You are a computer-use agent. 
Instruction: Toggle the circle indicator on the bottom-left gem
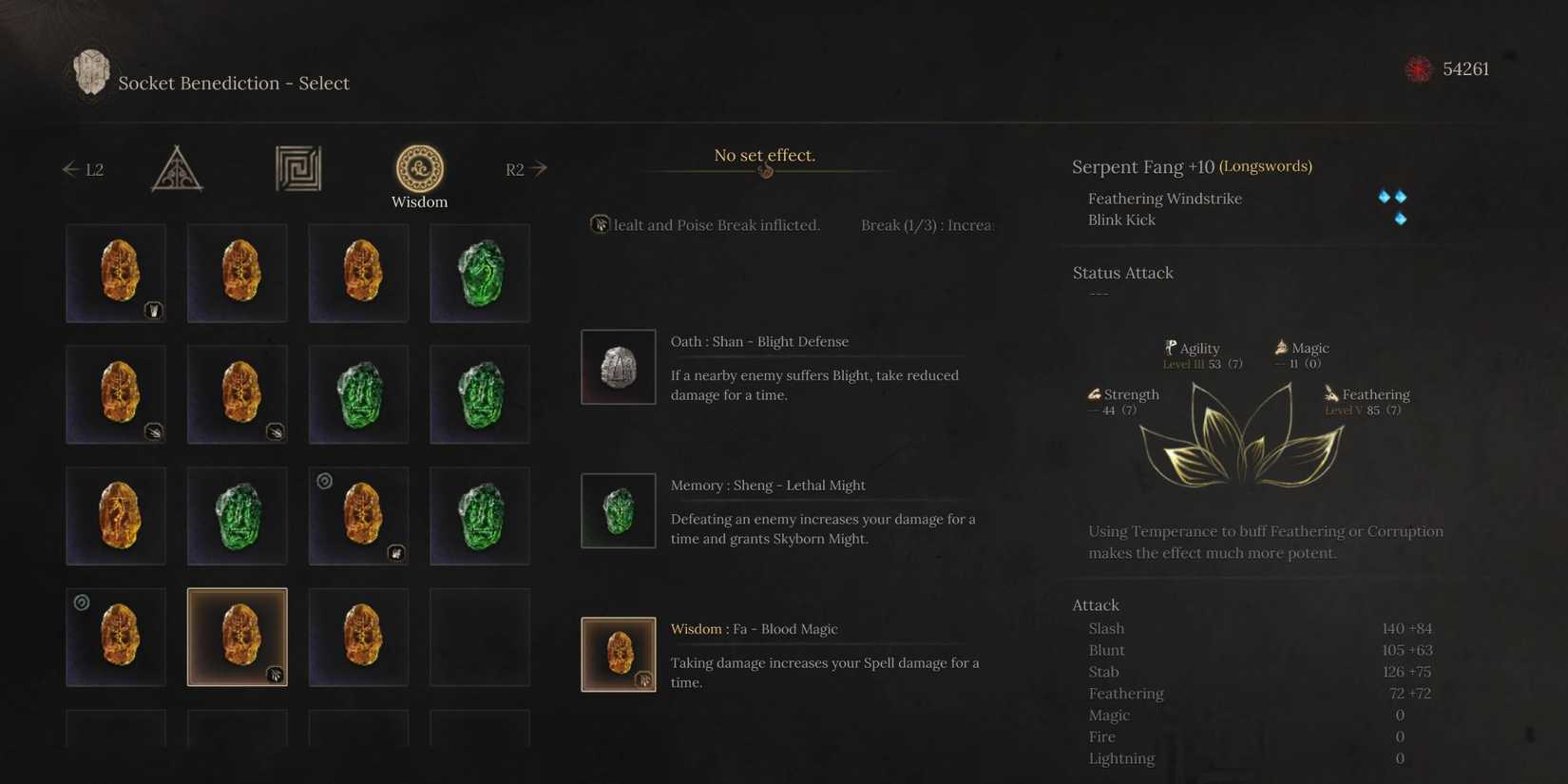(81, 602)
